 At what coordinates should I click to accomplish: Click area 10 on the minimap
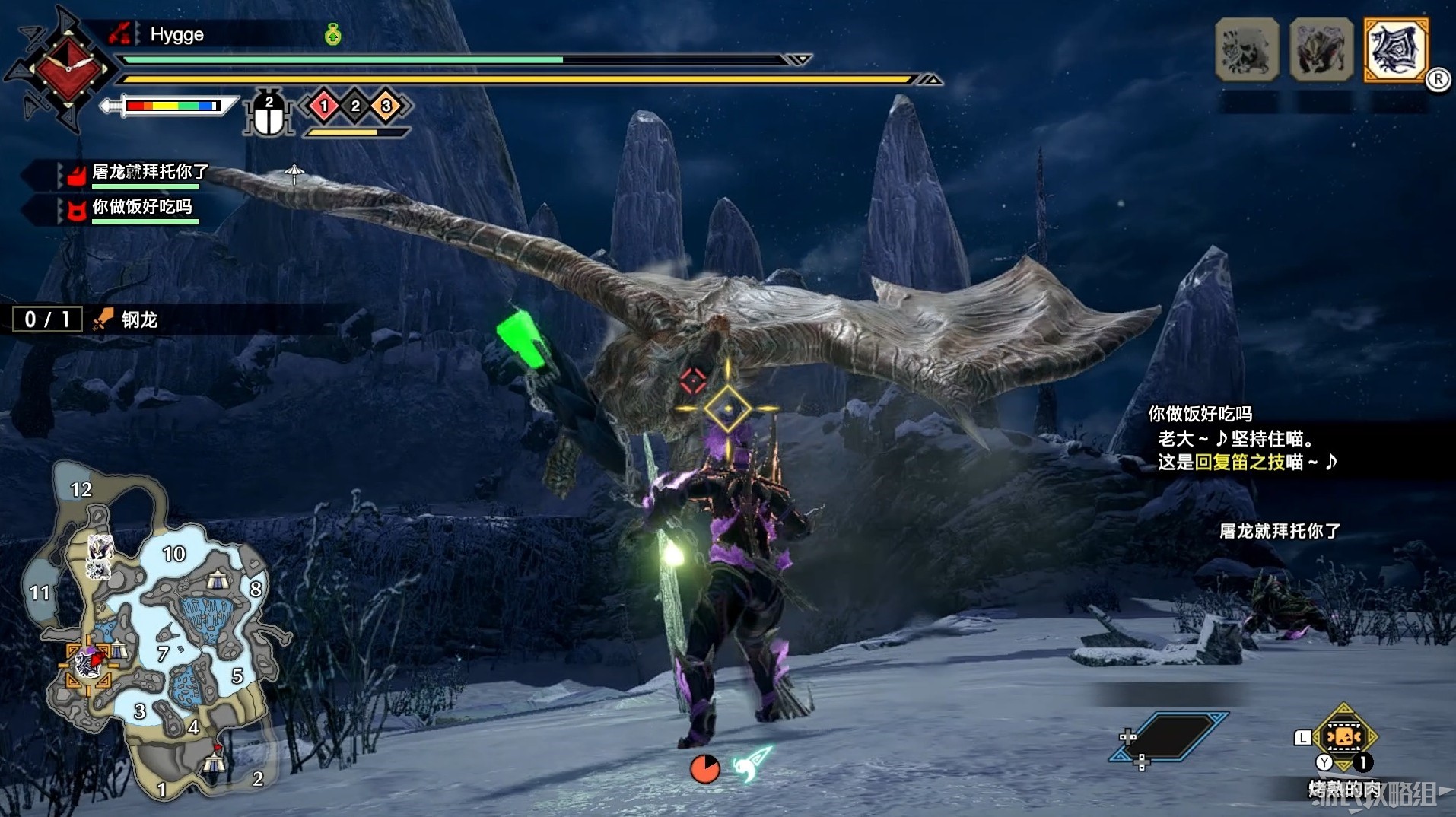click(174, 554)
